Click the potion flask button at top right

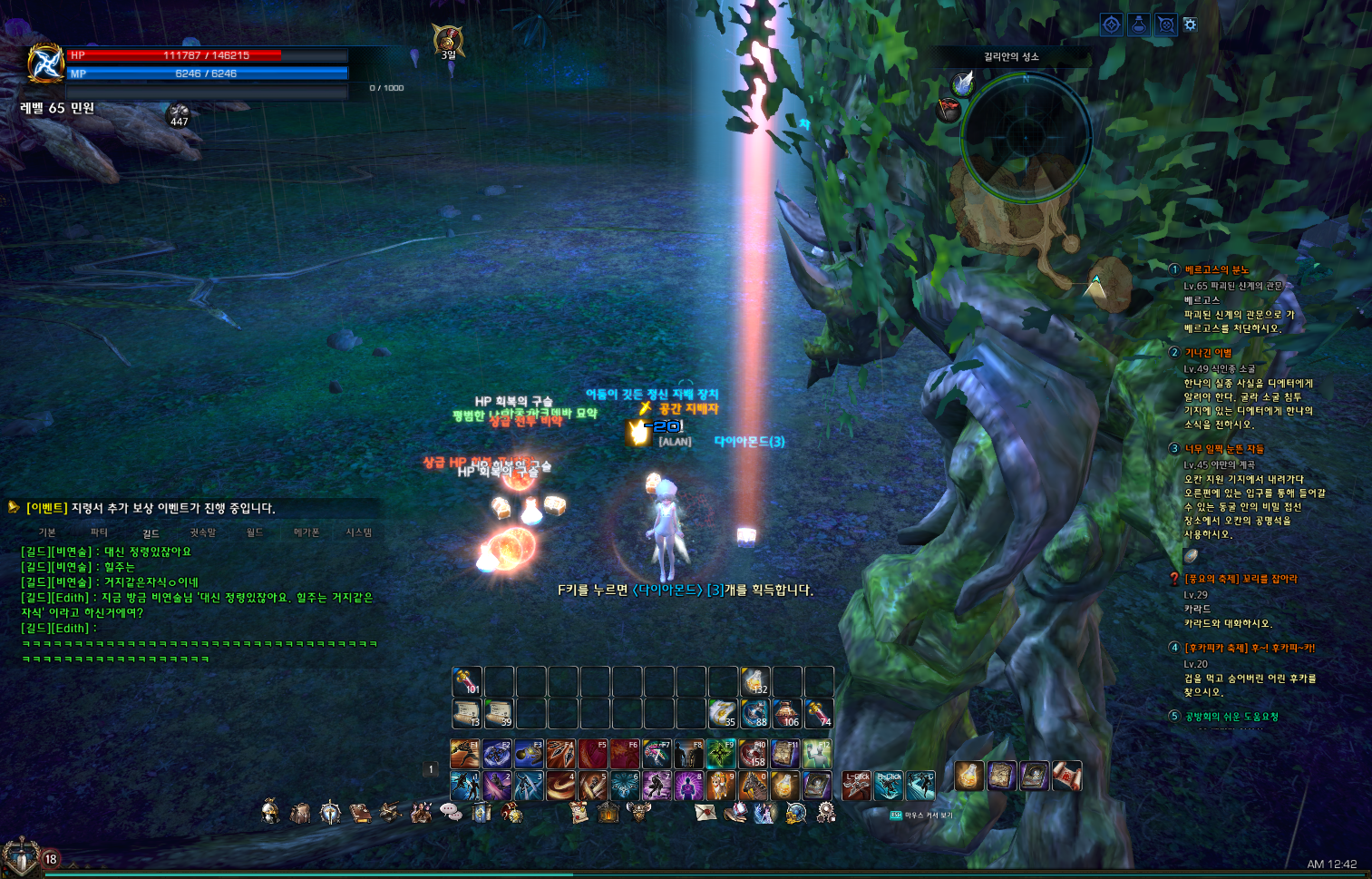(1139, 24)
